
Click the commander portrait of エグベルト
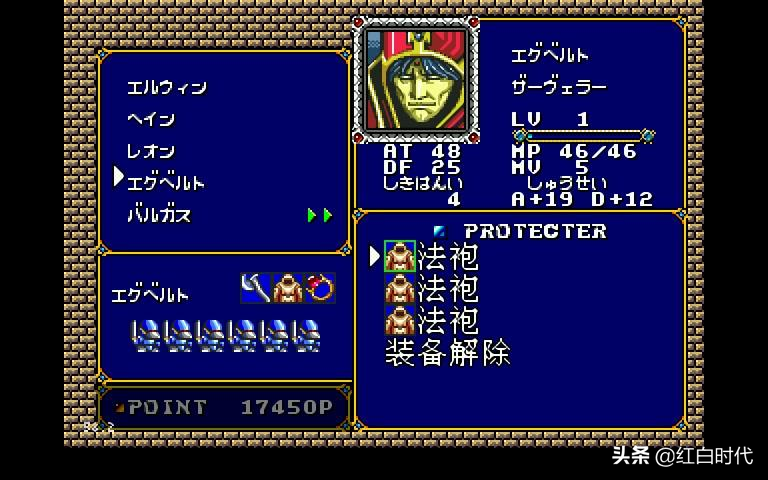(413, 79)
